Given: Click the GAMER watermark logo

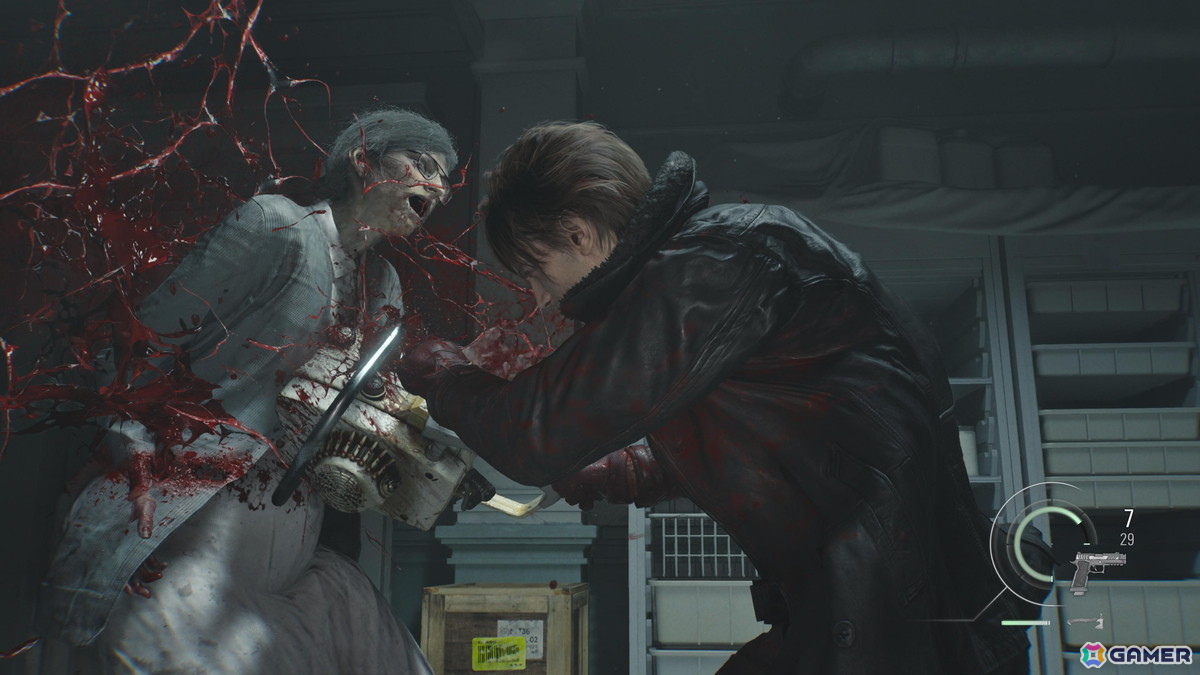Looking at the screenshot, I should pyautogui.click(x=1136, y=654).
